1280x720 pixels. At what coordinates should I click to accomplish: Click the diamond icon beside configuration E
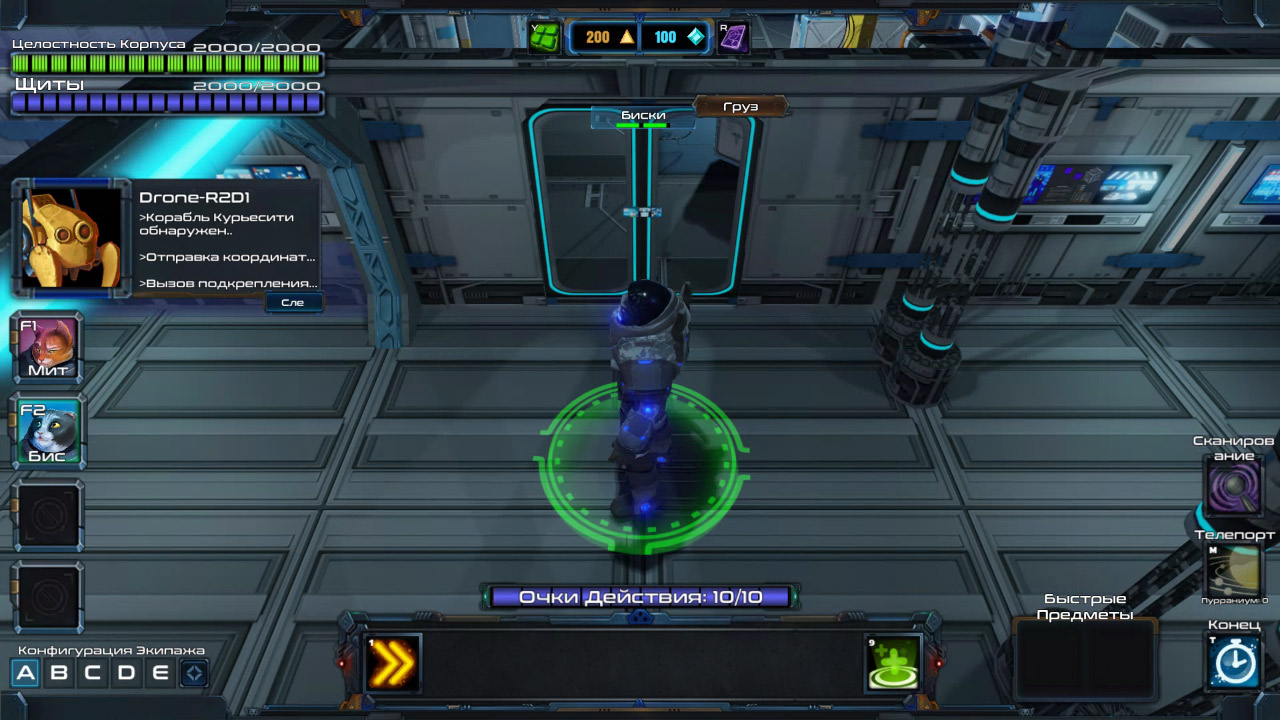click(194, 673)
